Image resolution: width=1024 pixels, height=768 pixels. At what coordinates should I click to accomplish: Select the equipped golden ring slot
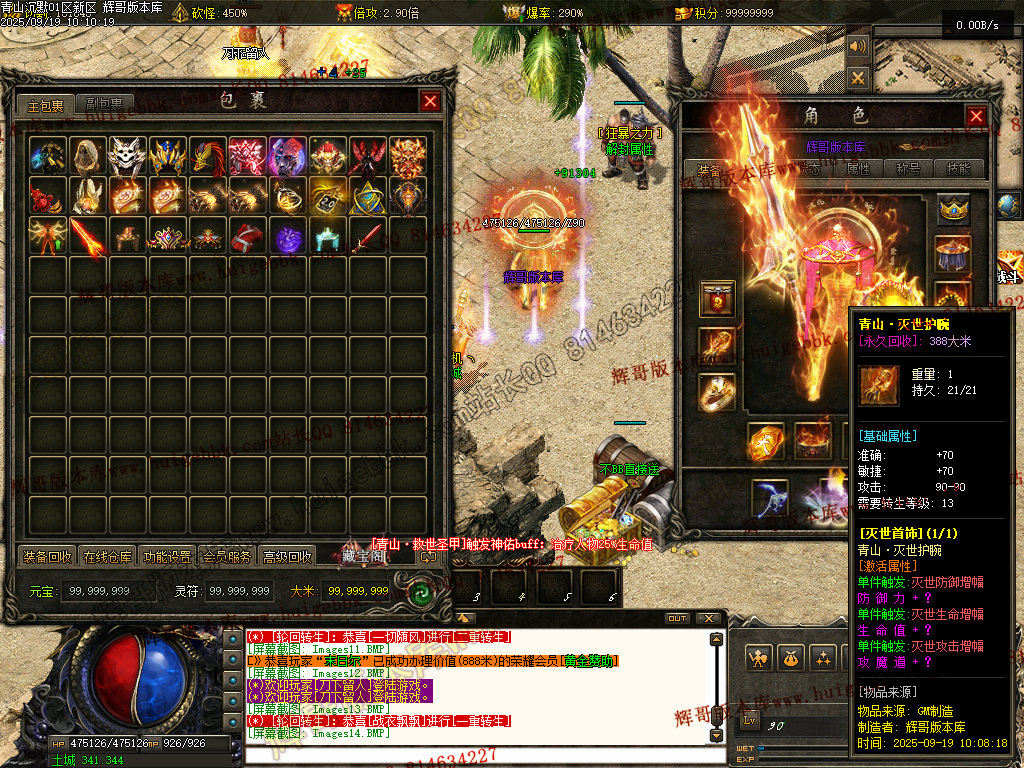717,391
